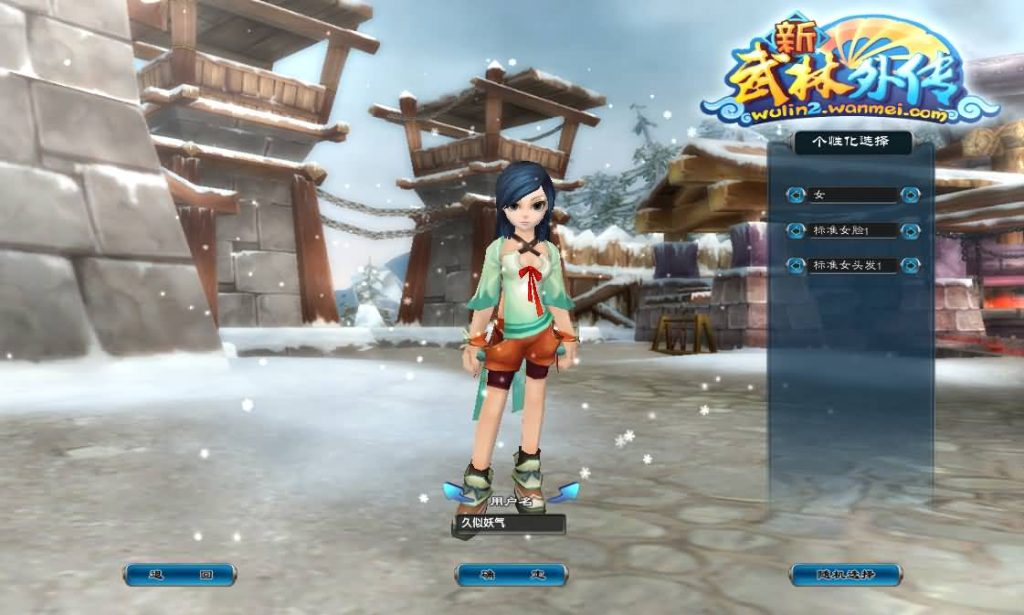
Task: Switch to next face after 标准女脸1
Action: pos(910,231)
